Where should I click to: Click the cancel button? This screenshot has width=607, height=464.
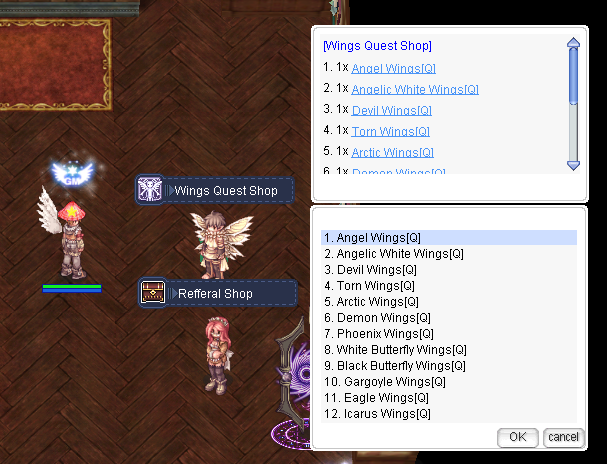point(563,437)
